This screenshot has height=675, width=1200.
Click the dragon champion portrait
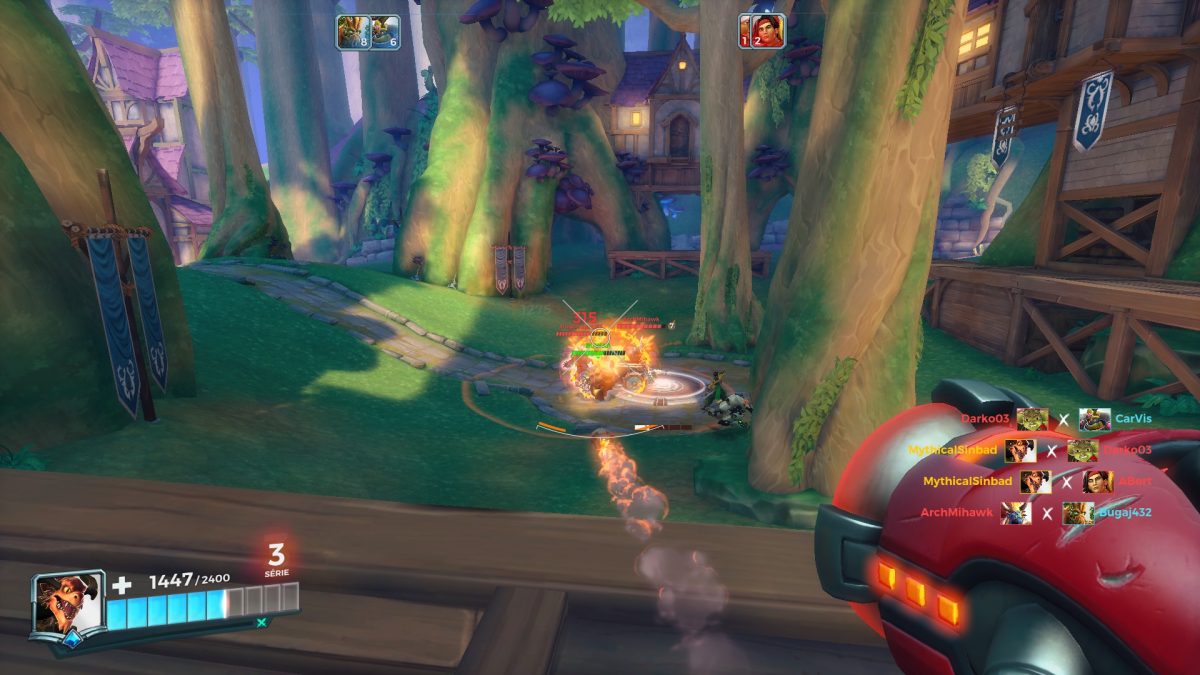pyautogui.click(x=68, y=603)
